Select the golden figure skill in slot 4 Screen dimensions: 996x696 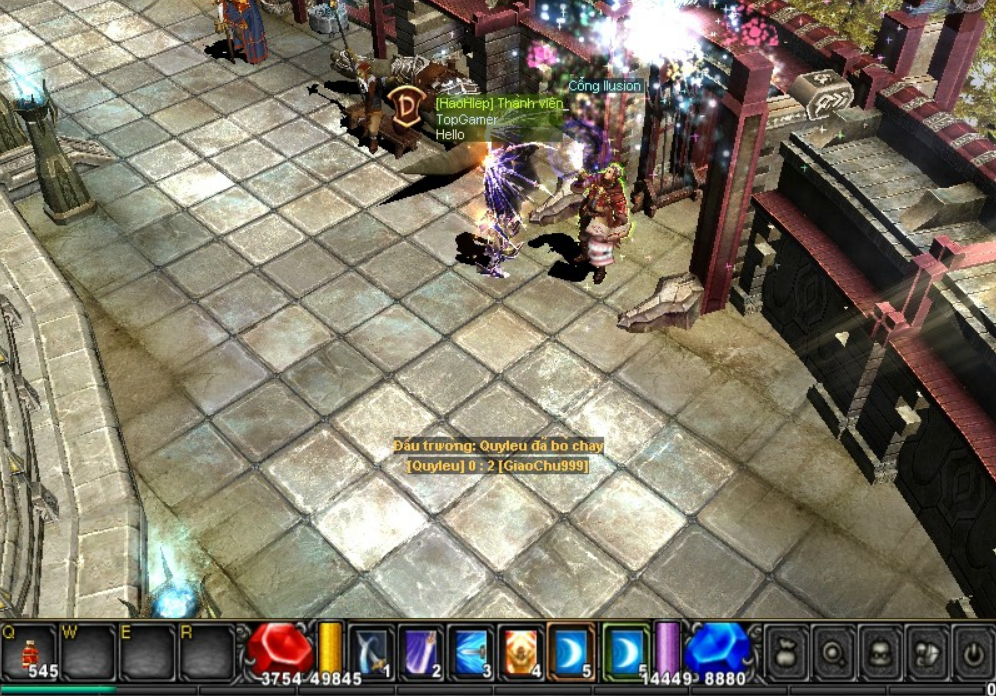click(x=521, y=652)
